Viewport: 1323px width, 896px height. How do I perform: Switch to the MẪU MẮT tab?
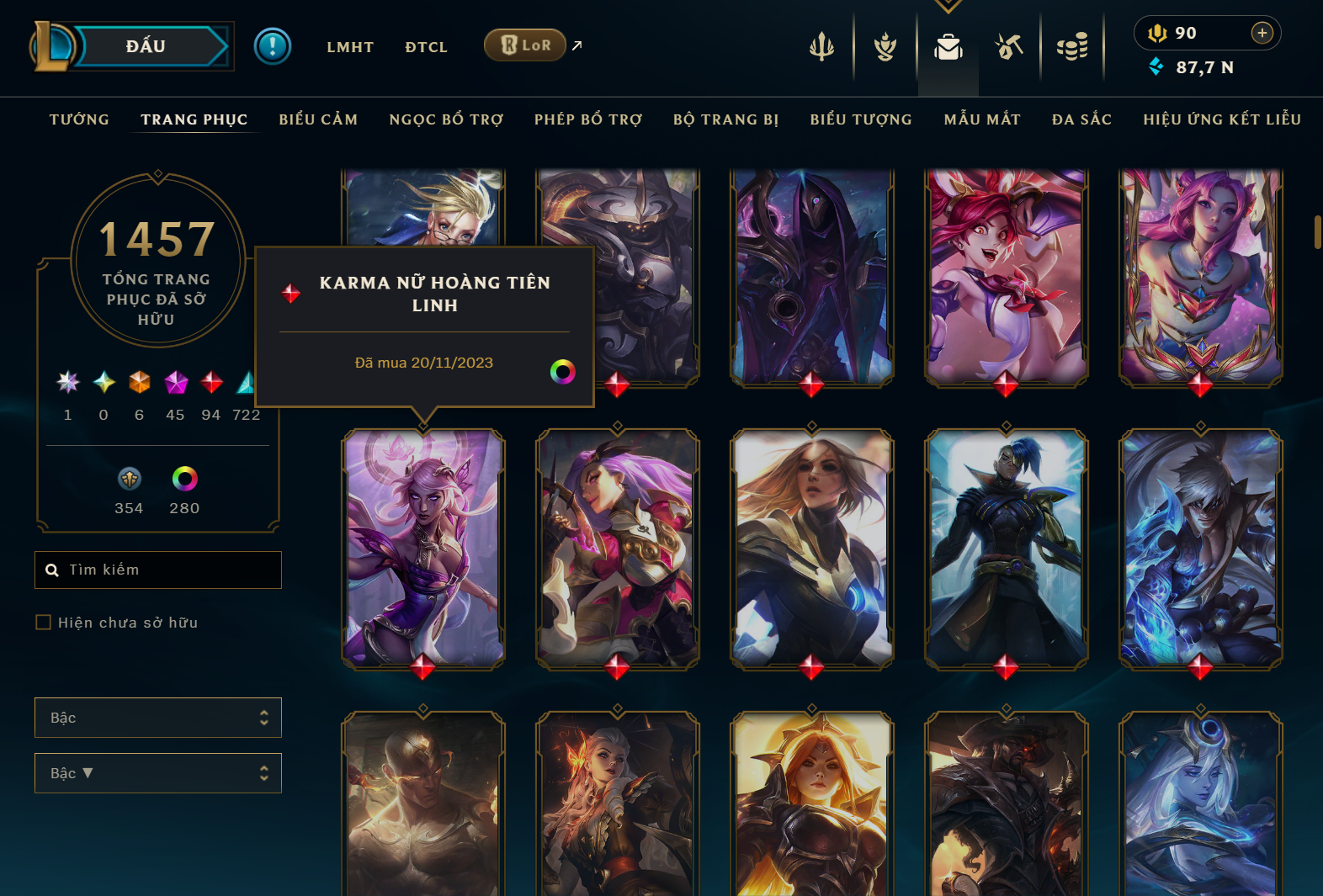click(981, 119)
